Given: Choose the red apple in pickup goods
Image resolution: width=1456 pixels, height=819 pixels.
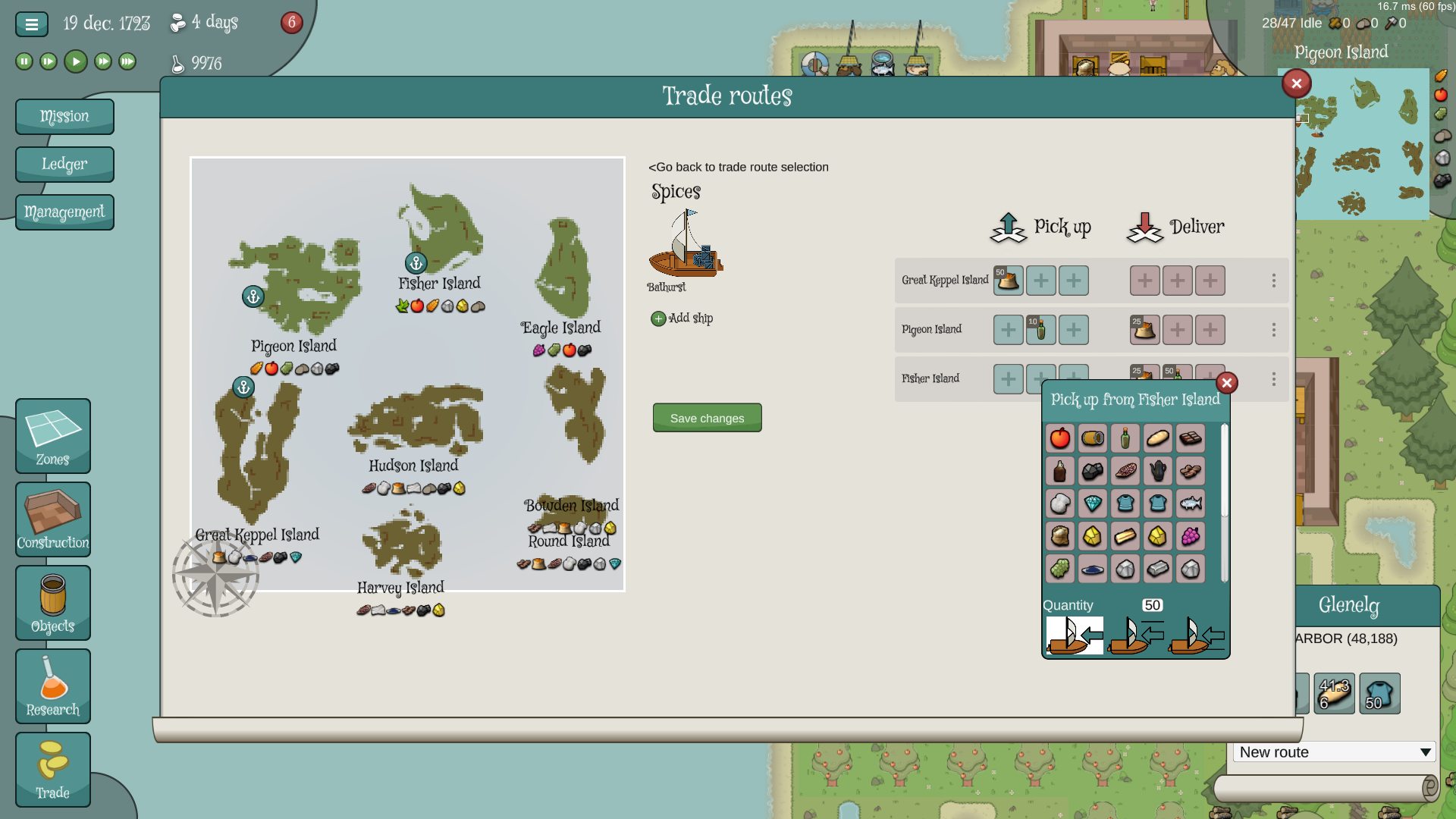Looking at the screenshot, I should [1060, 438].
